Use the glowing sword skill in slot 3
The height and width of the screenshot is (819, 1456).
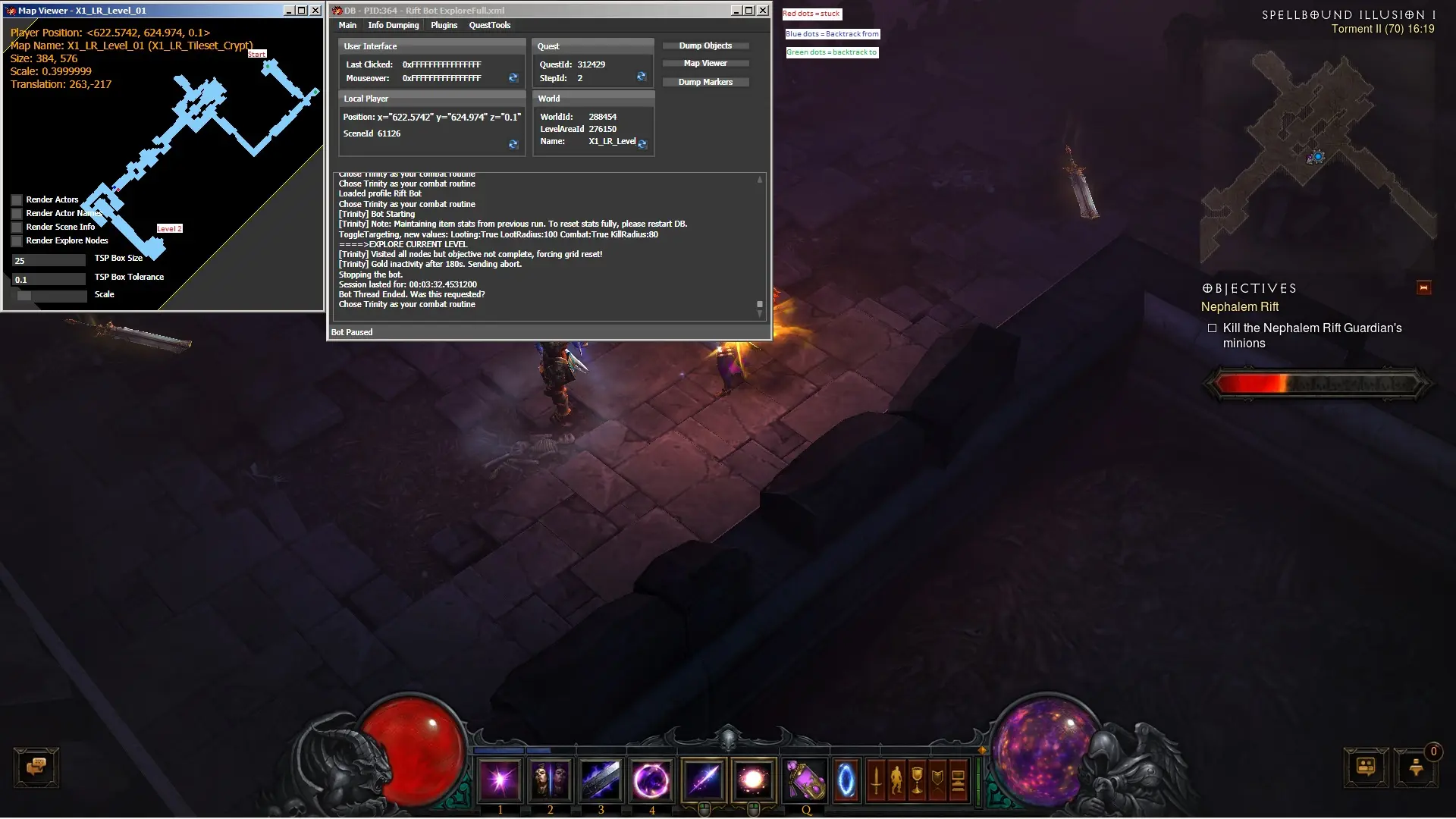[x=601, y=780]
